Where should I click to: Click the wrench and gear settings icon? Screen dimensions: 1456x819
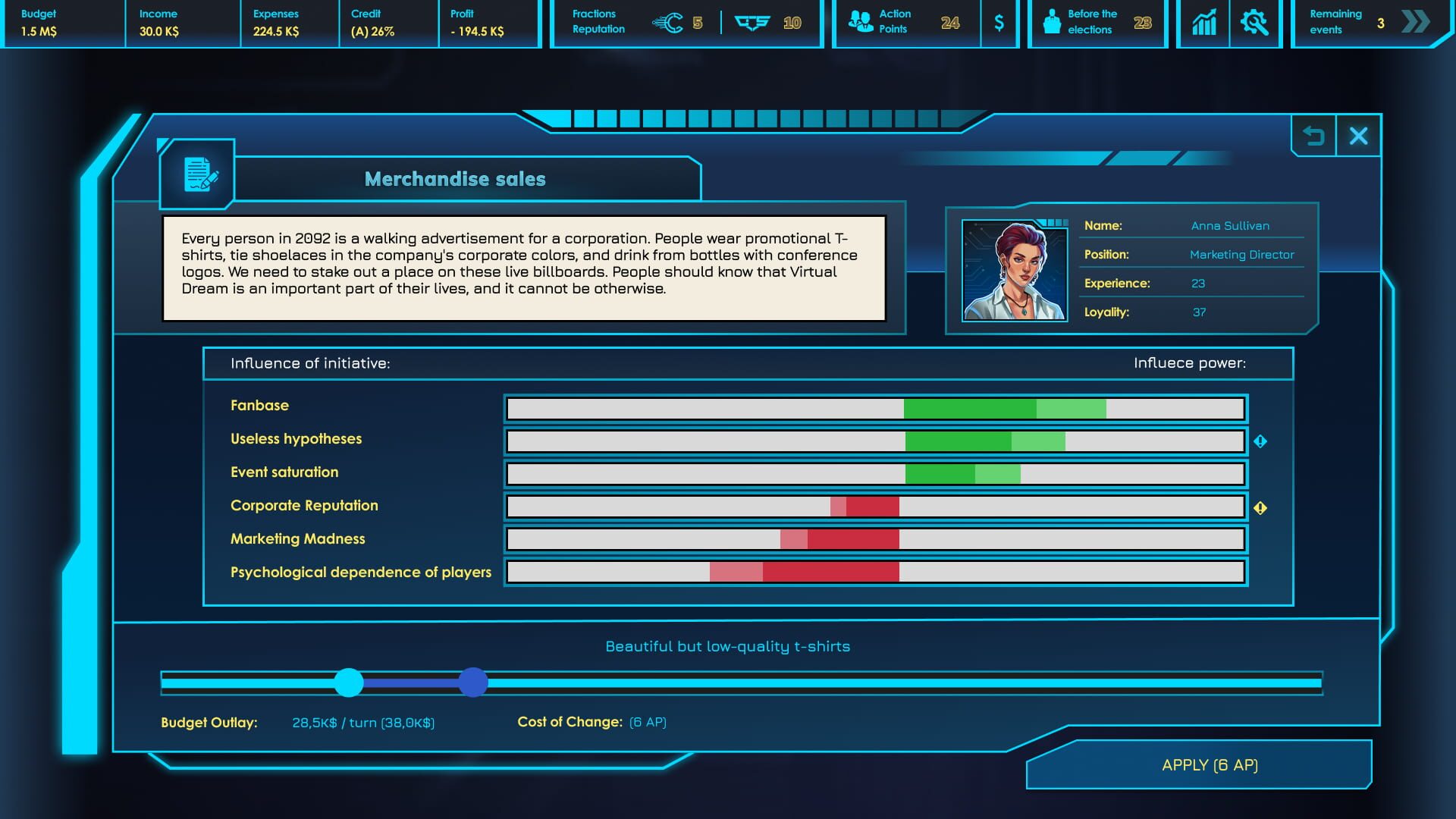coord(1255,23)
